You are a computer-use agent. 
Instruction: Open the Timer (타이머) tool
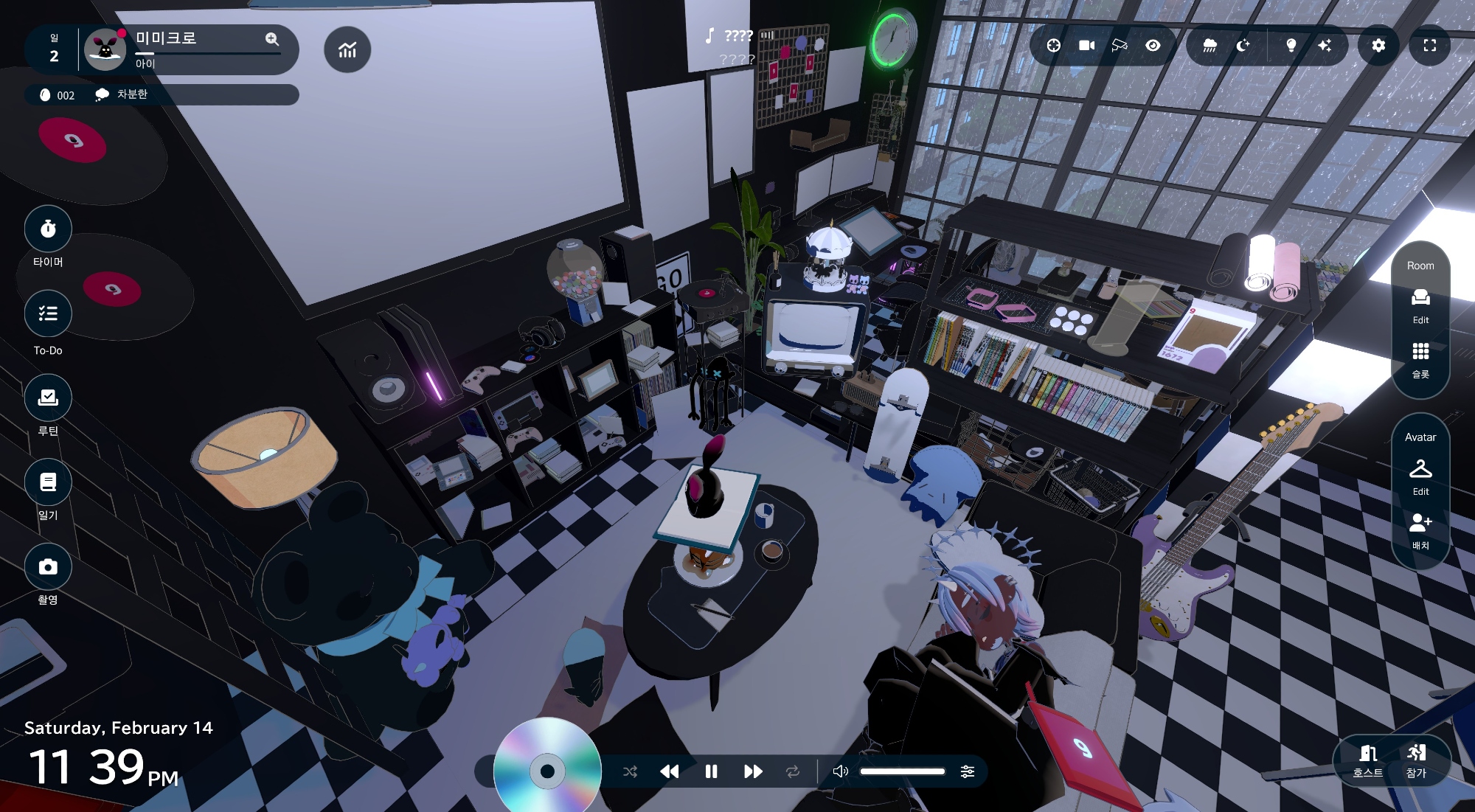click(48, 229)
